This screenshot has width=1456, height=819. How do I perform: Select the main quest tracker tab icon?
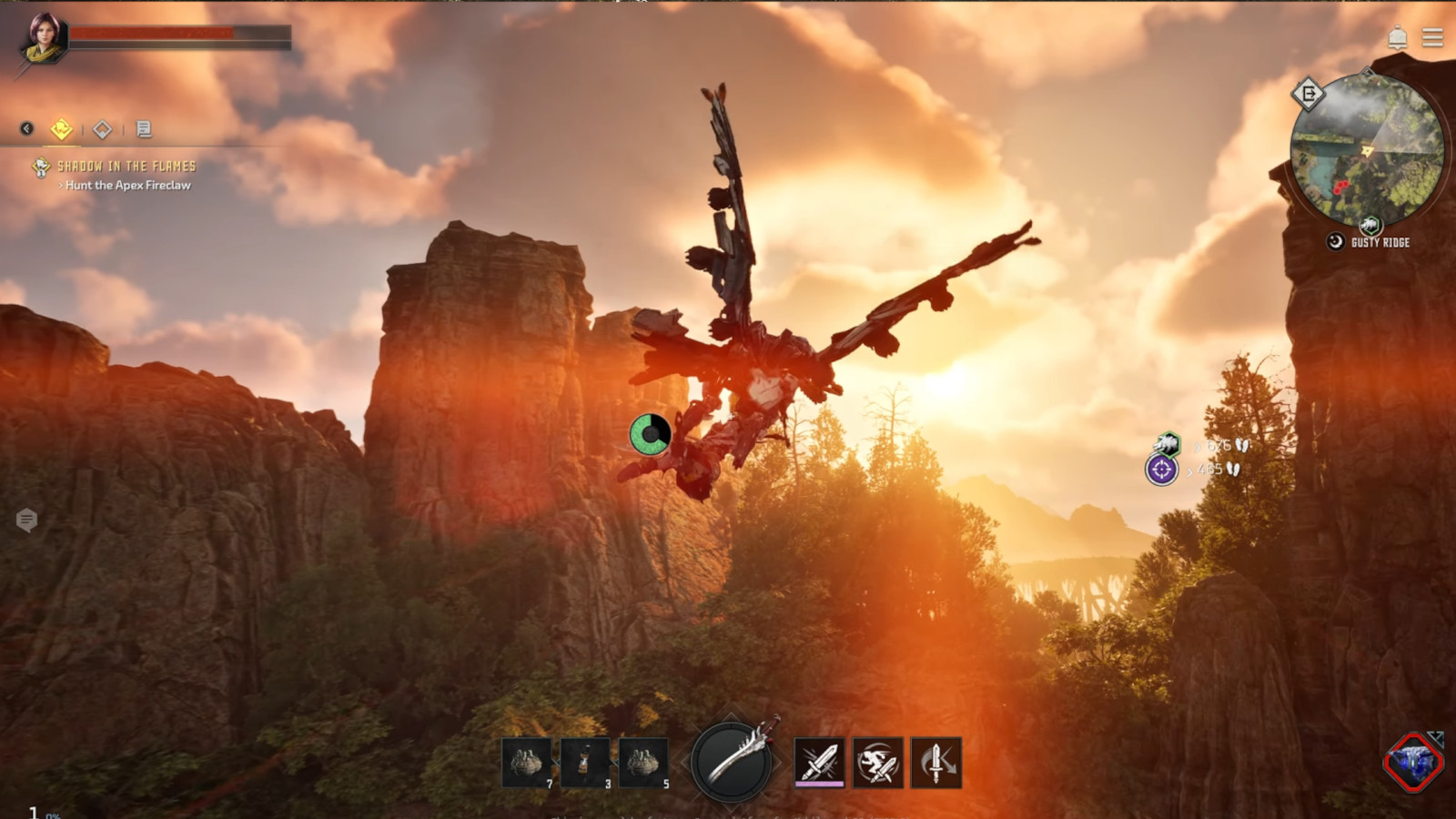[x=61, y=128]
